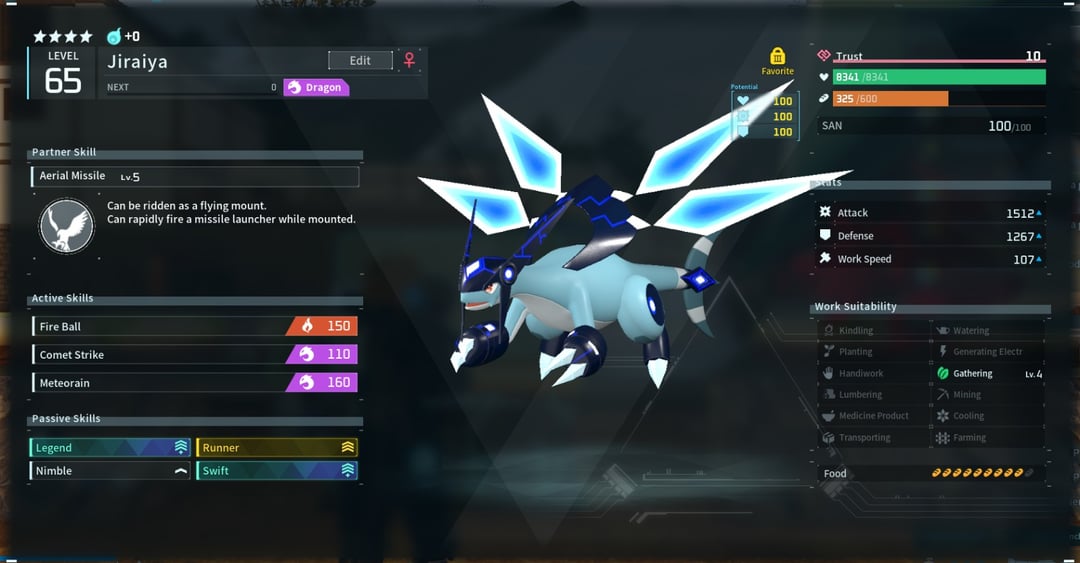Choose the Swift passive skill
This screenshot has height=563, width=1080.
click(277, 471)
